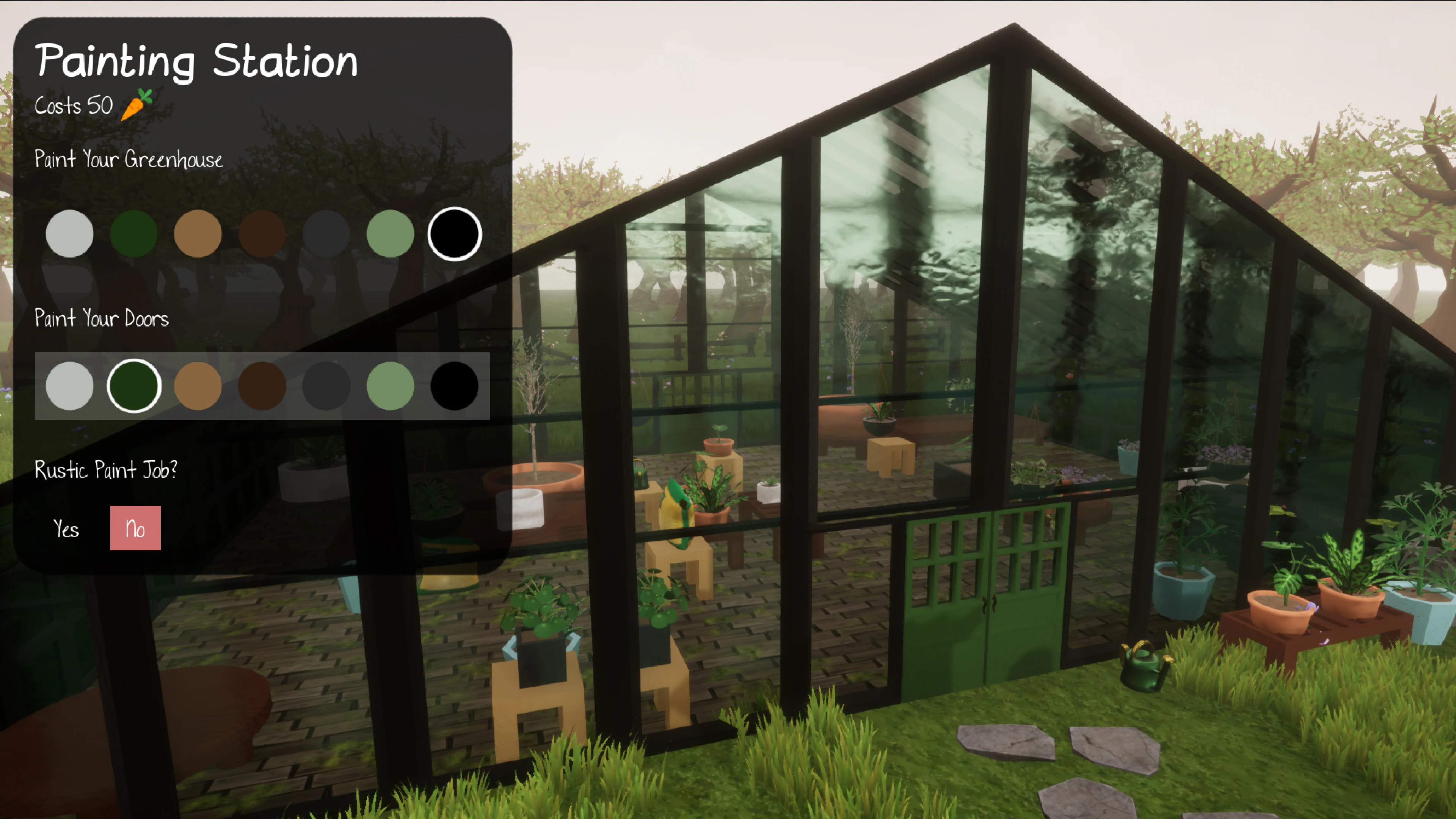Select dark brown paint for the doors
Screen dimensions: 1456x819
pyautogui.click(x=262, y=387)
